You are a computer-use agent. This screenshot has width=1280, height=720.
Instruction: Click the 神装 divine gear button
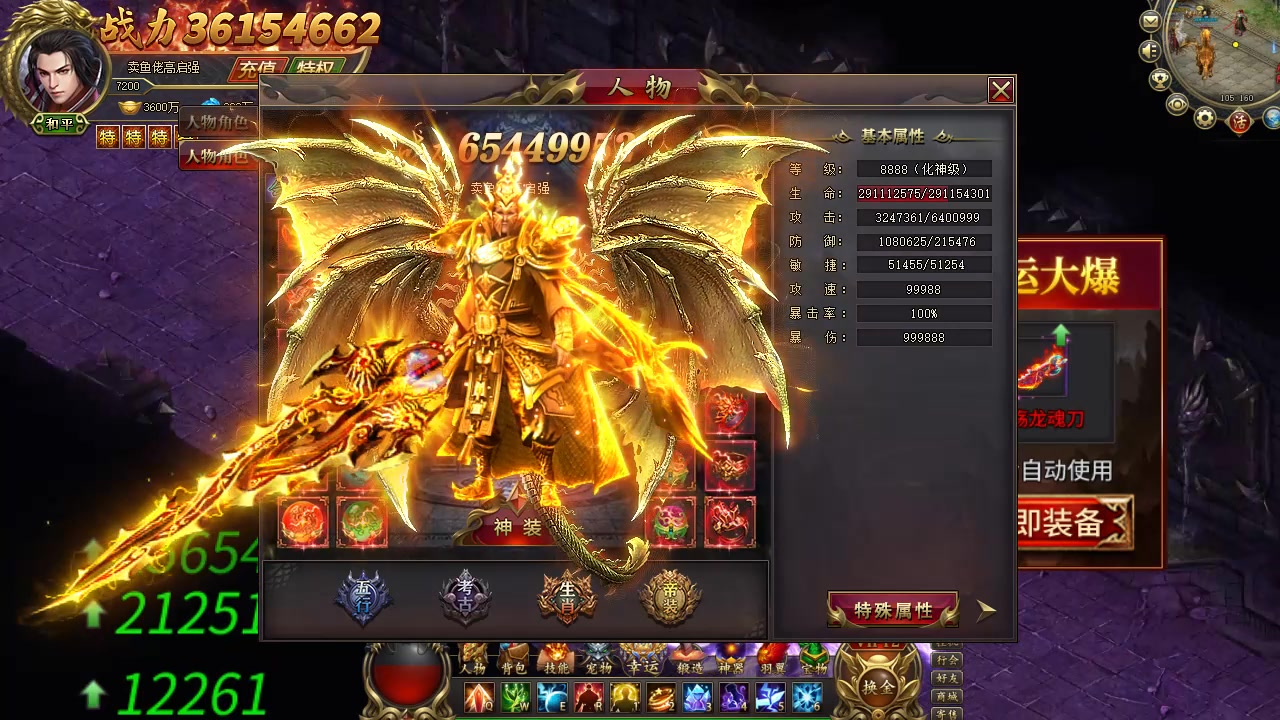tap(517, 527)
